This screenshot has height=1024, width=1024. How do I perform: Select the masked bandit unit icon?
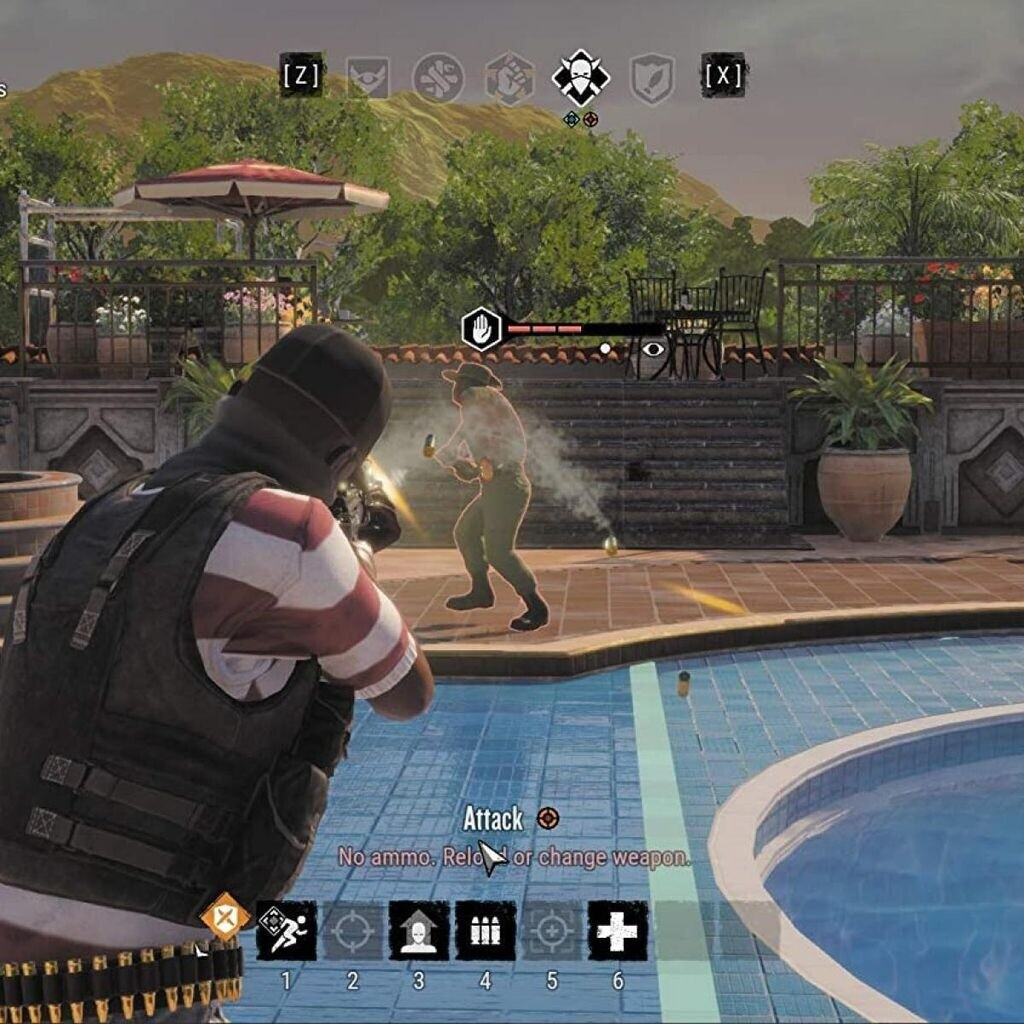(581, 78)
